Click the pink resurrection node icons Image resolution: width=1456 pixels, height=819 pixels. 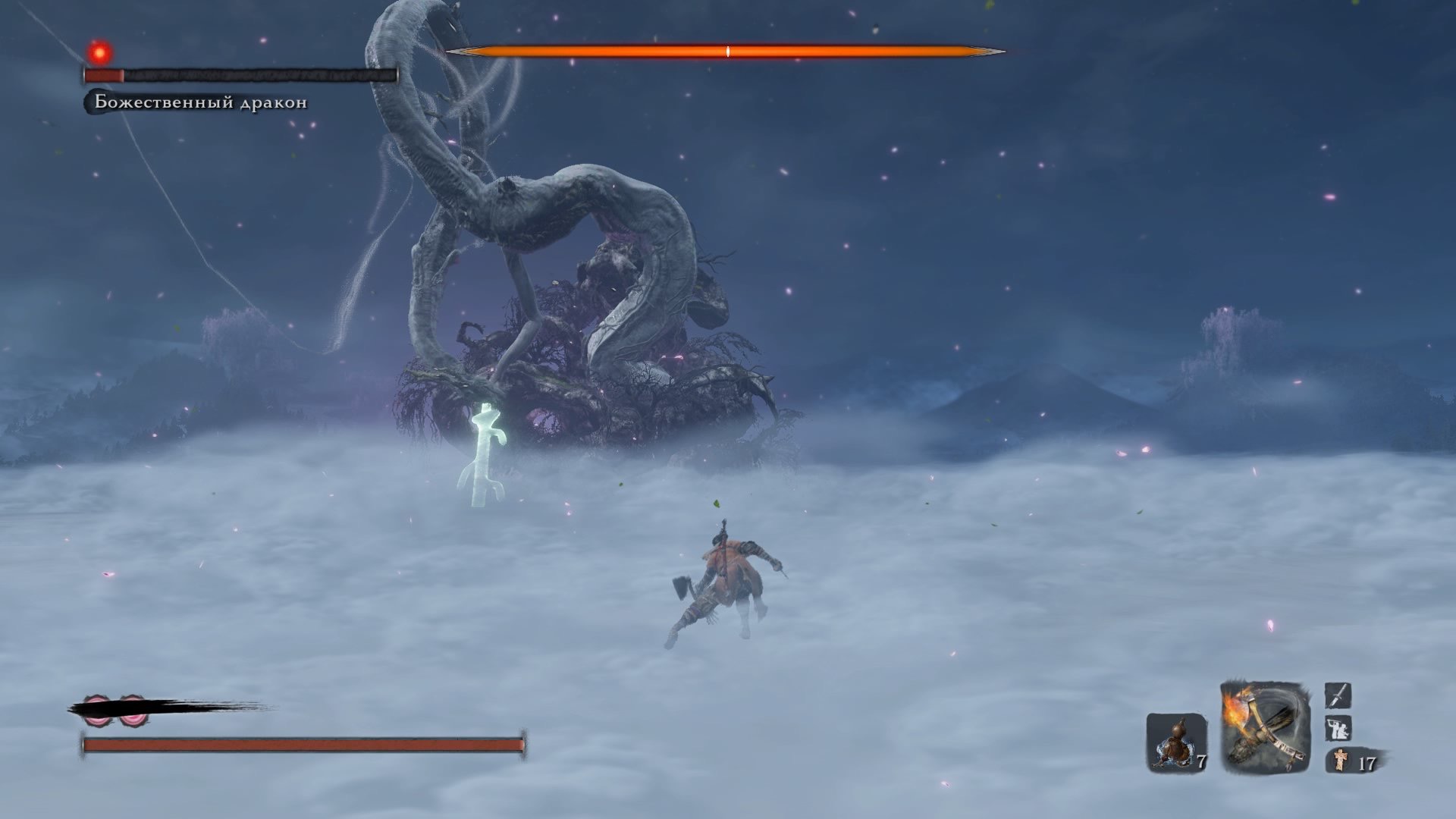(x=115, y=710)
